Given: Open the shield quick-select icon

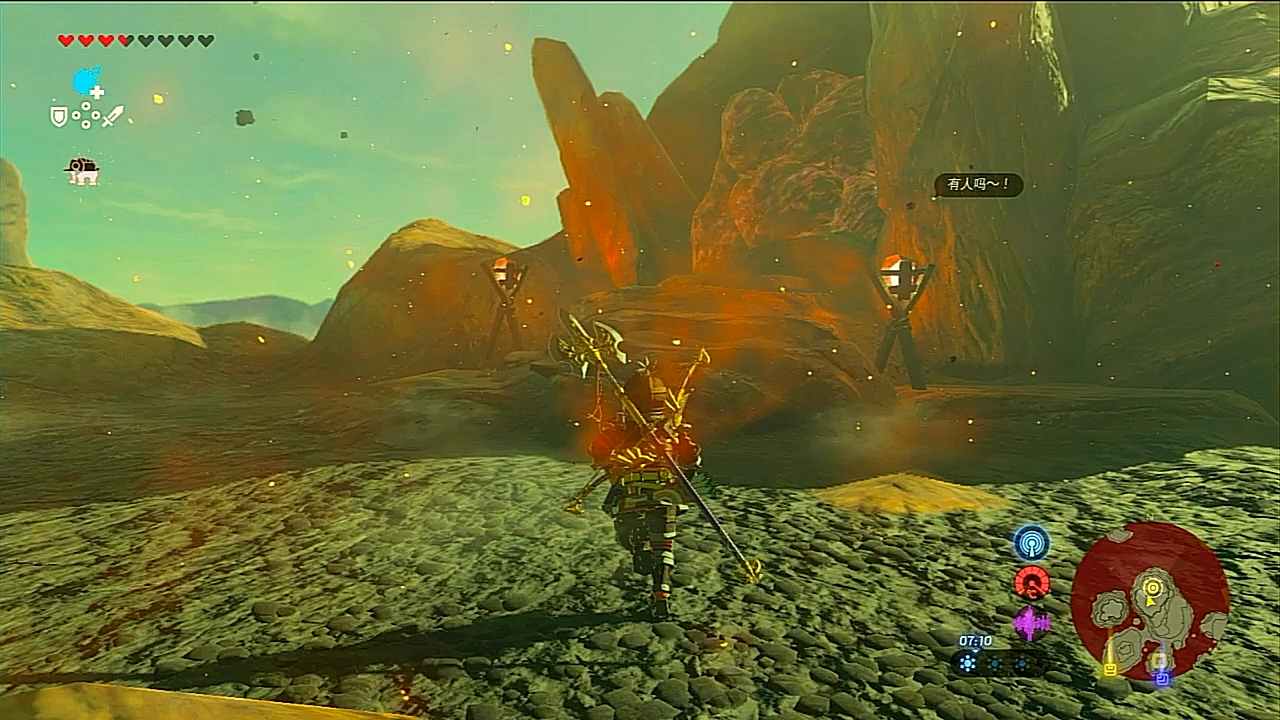Looking at the screenshot, I should [59, 117].
